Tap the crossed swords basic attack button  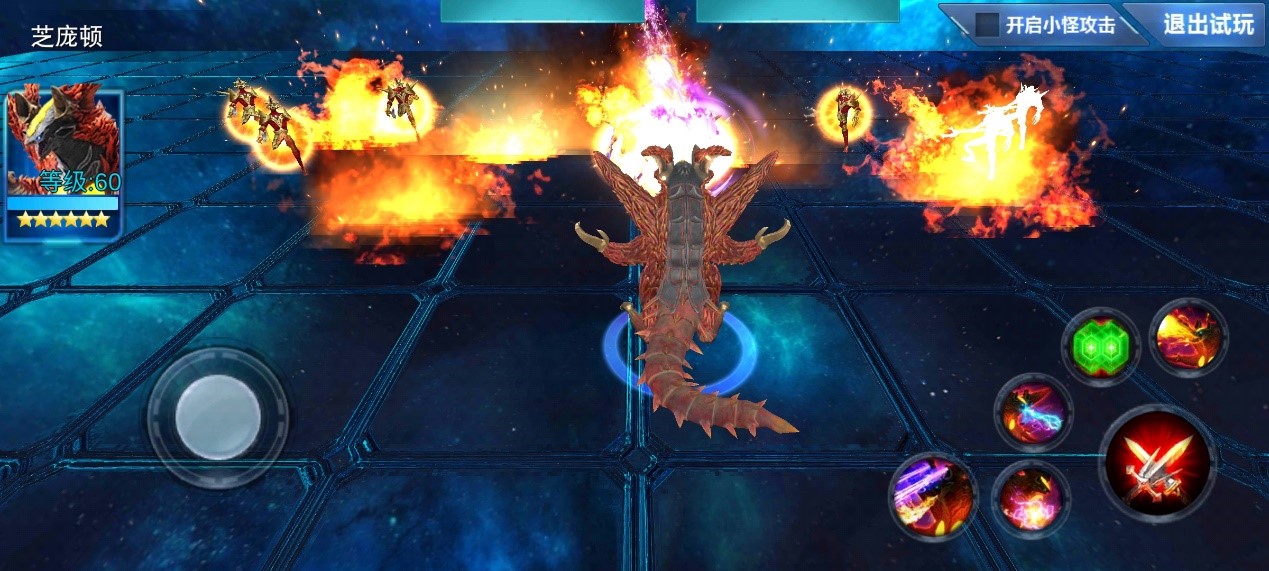coord(1157,463)
